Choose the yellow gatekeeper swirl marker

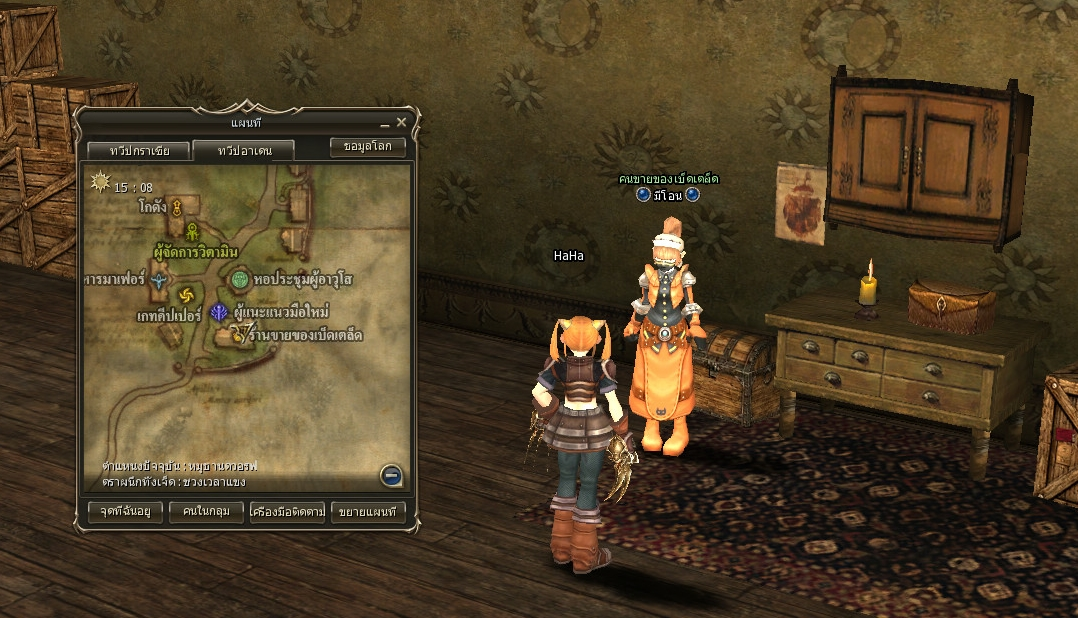(186, 295)
